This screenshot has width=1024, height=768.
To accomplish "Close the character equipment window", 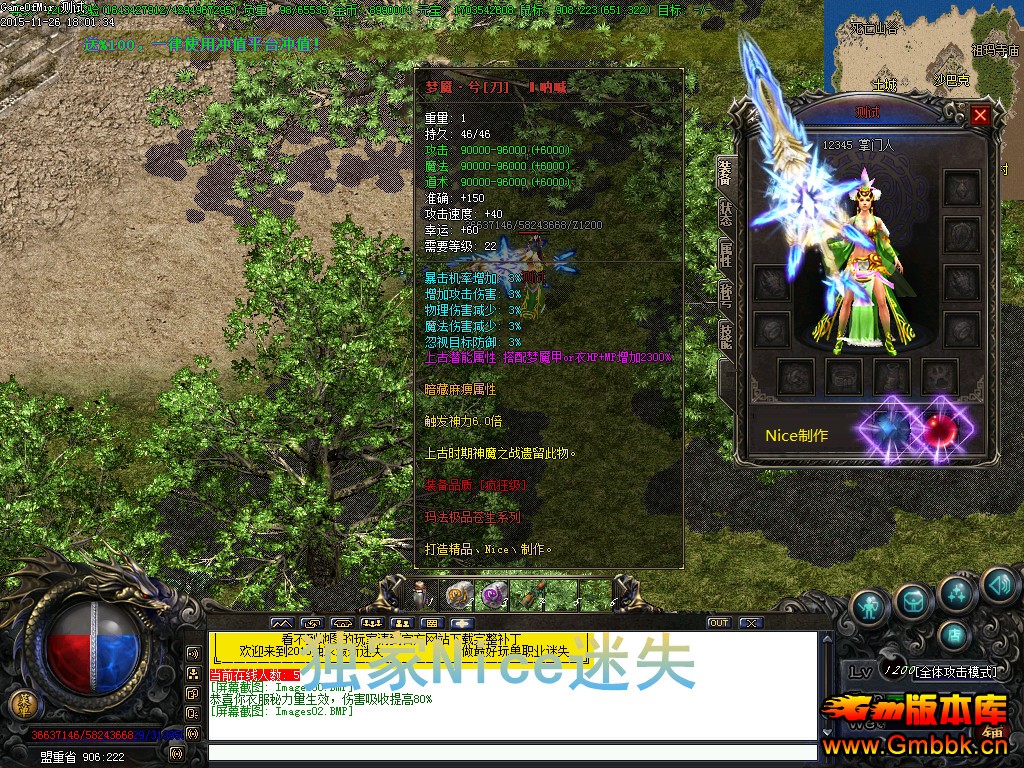I will click(980, 115).
